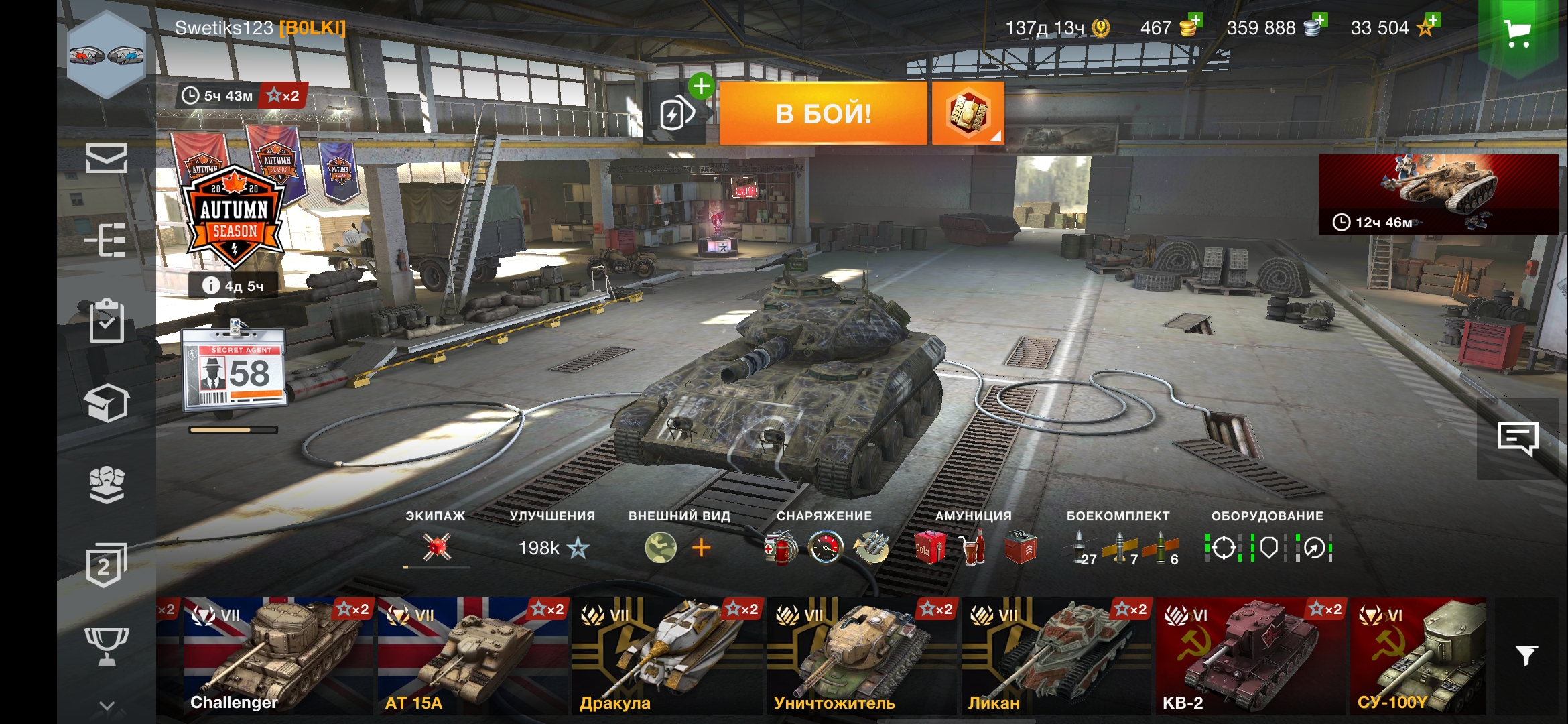Open the trophy tournaments icon
This screenshot has height=724, width=1568.
point(107,646)
